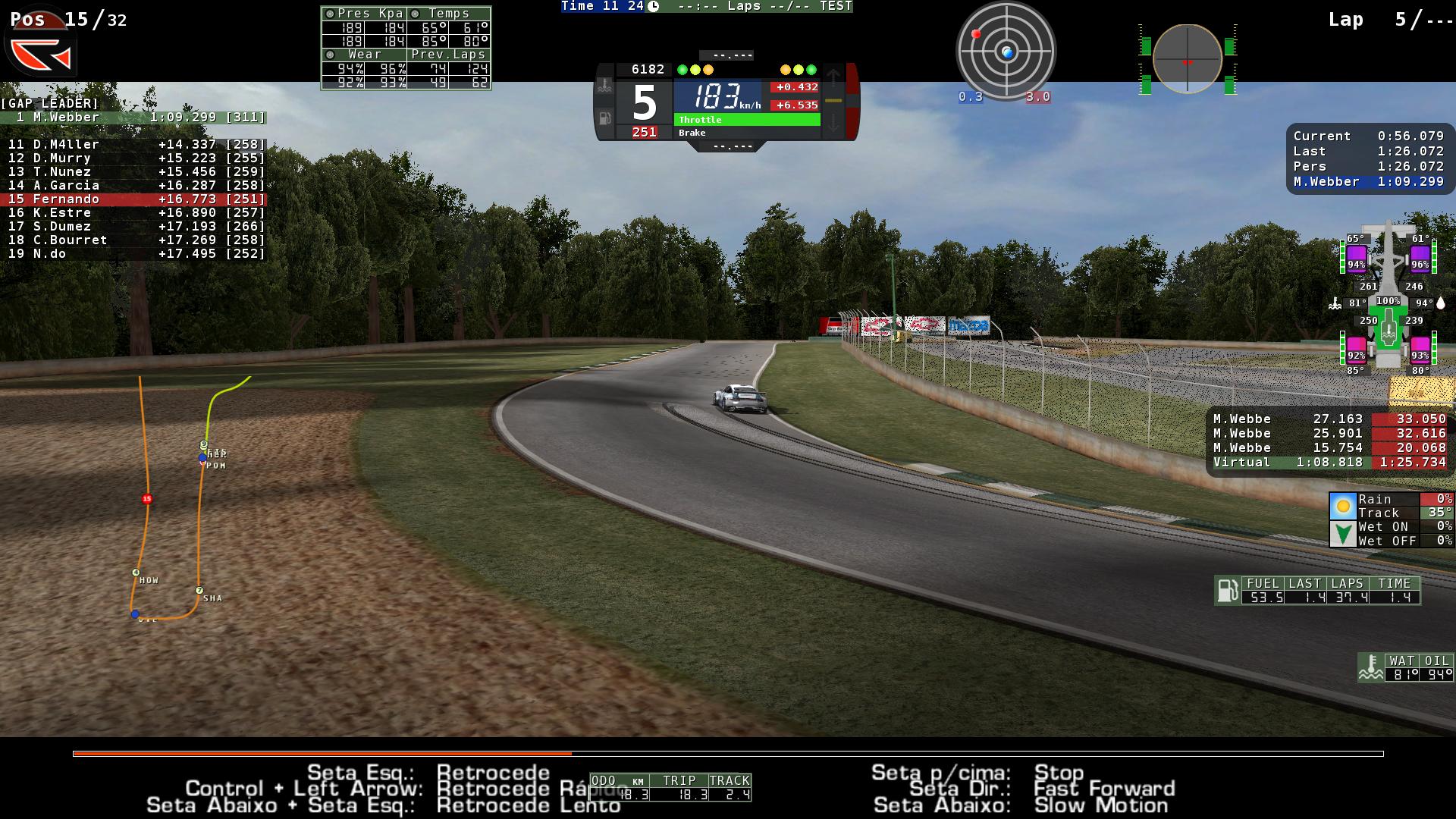Select T.Nunez row in standings
The image size is (1456, 819).
click(x=133, y=172)
